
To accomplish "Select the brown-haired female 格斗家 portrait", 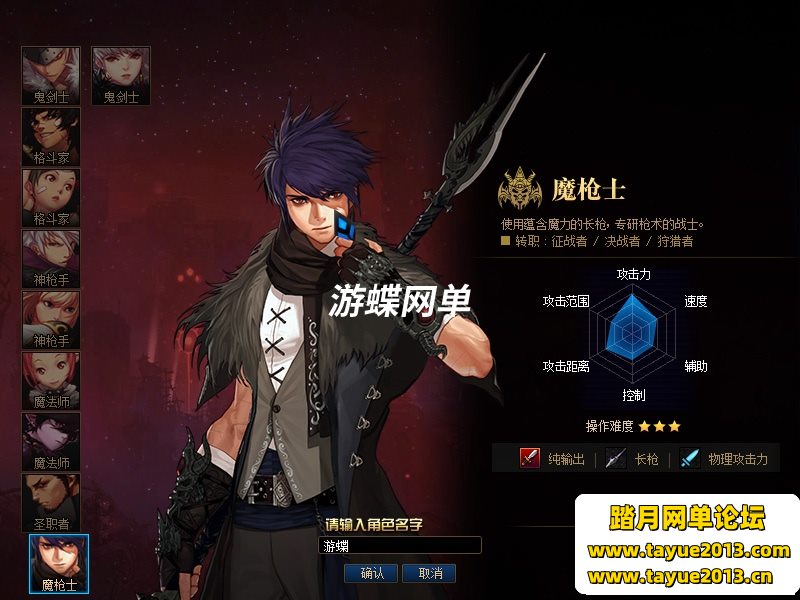I will tap(51, 198).
